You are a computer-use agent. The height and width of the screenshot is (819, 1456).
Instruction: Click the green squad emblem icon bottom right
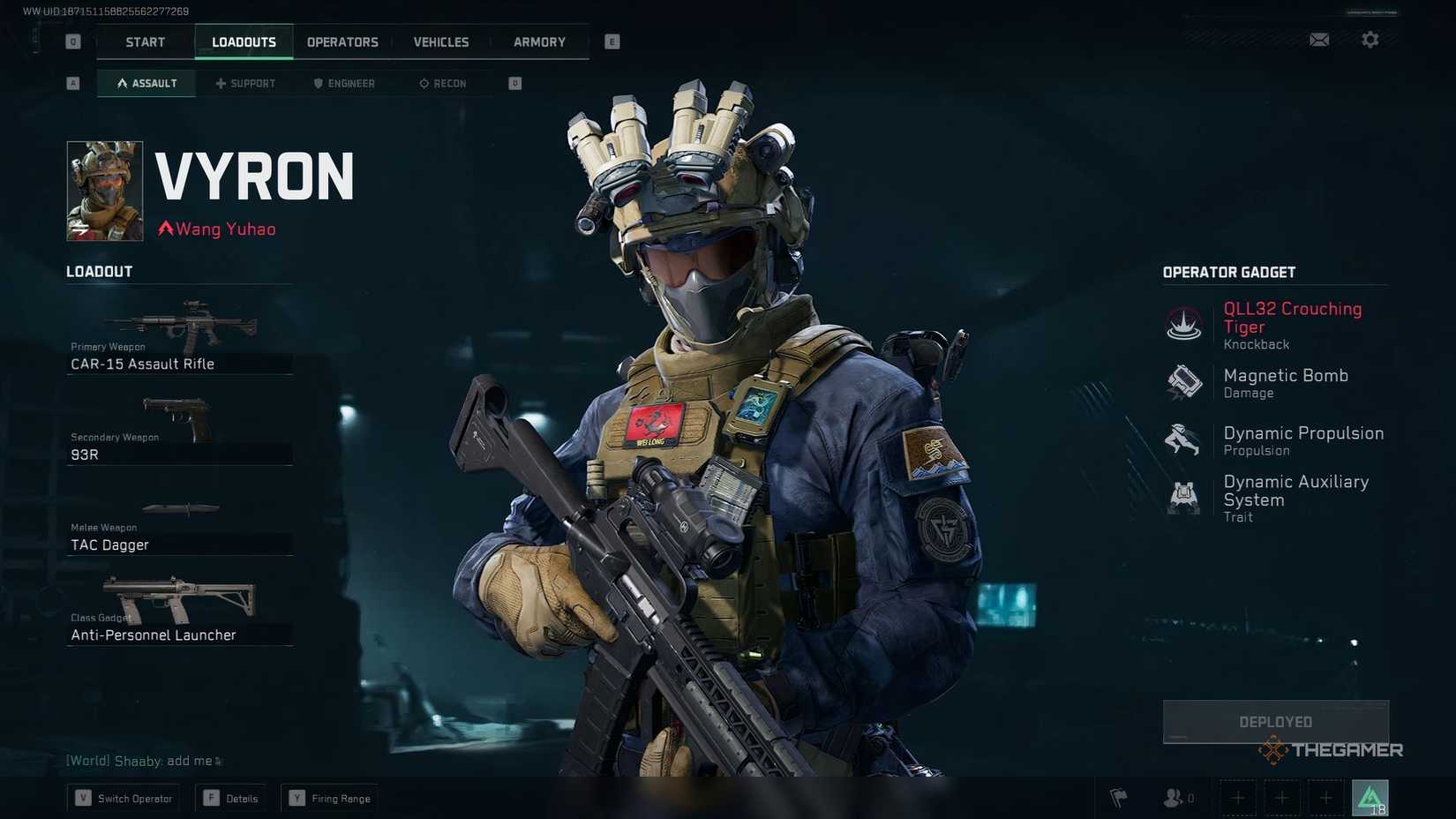pos(1370,798)
